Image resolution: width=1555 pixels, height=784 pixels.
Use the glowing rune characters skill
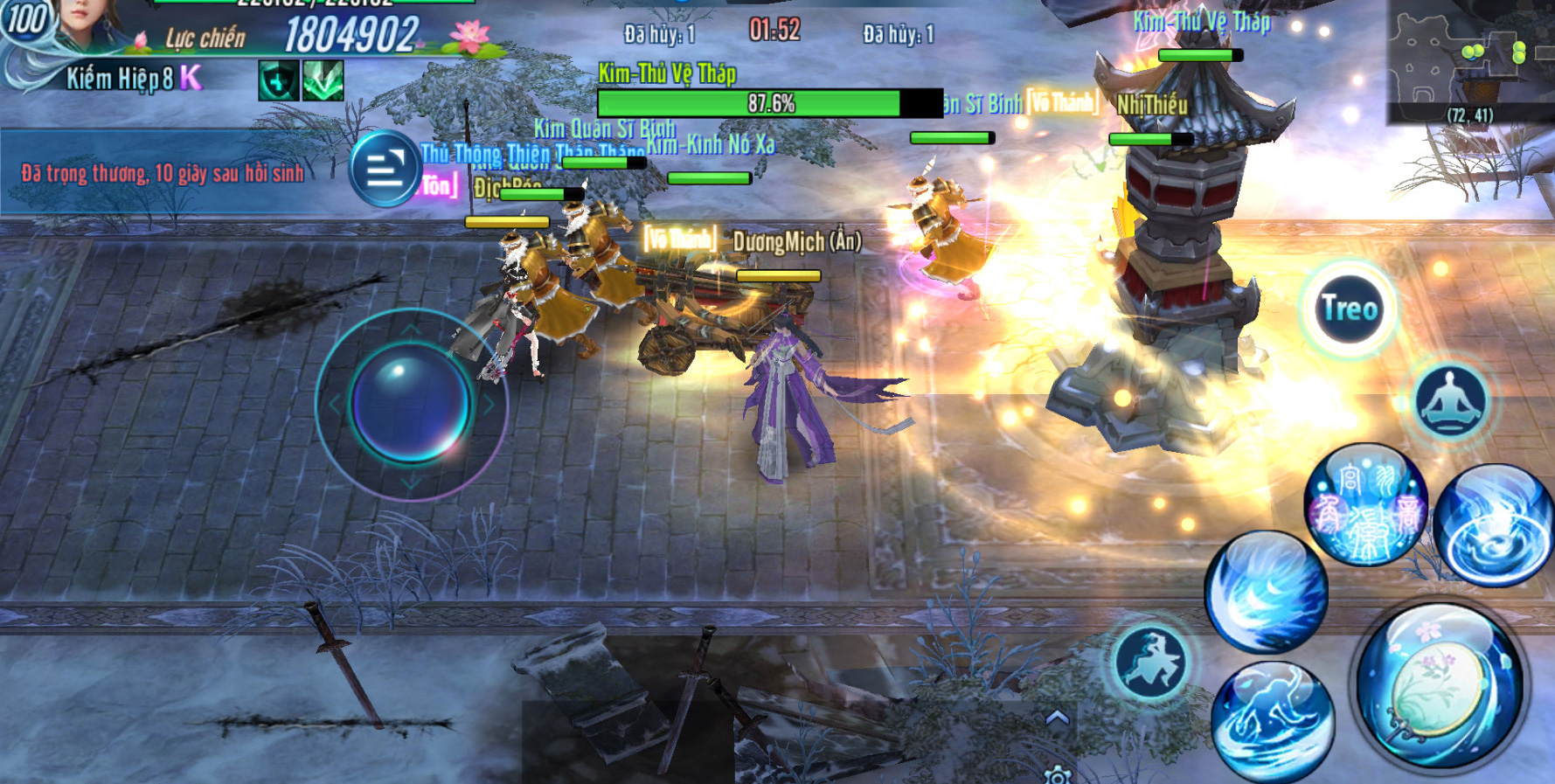1365,504
